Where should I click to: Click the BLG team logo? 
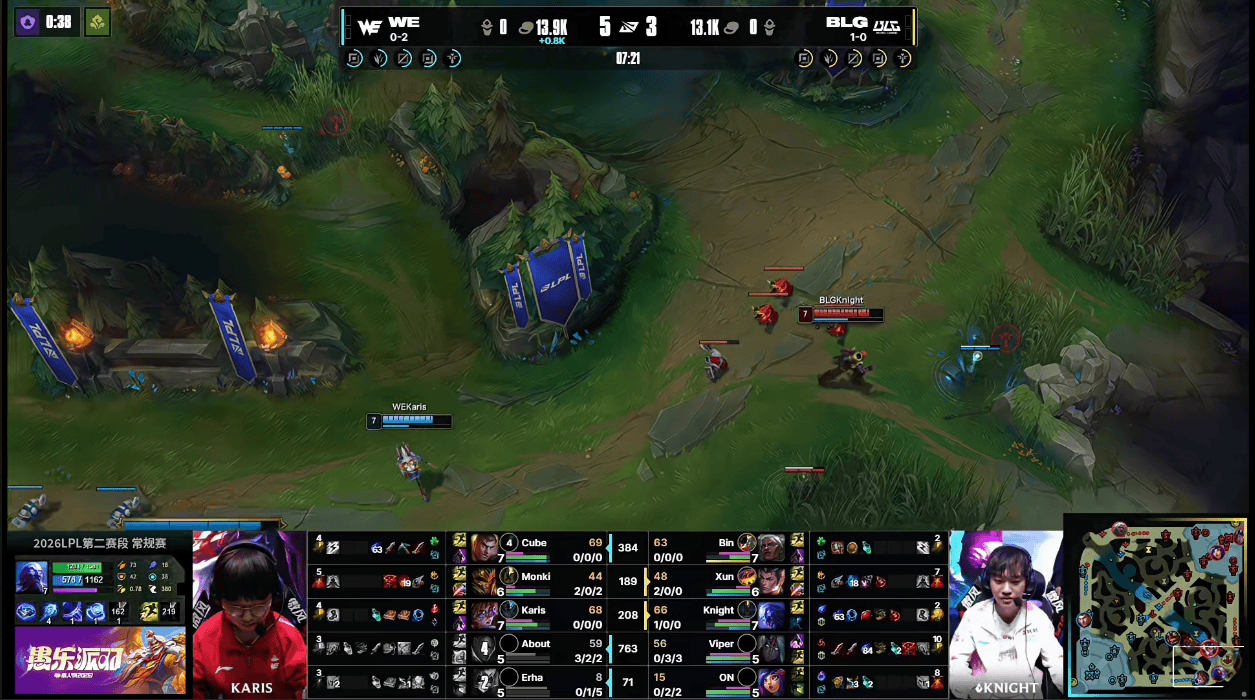[887, 27]
